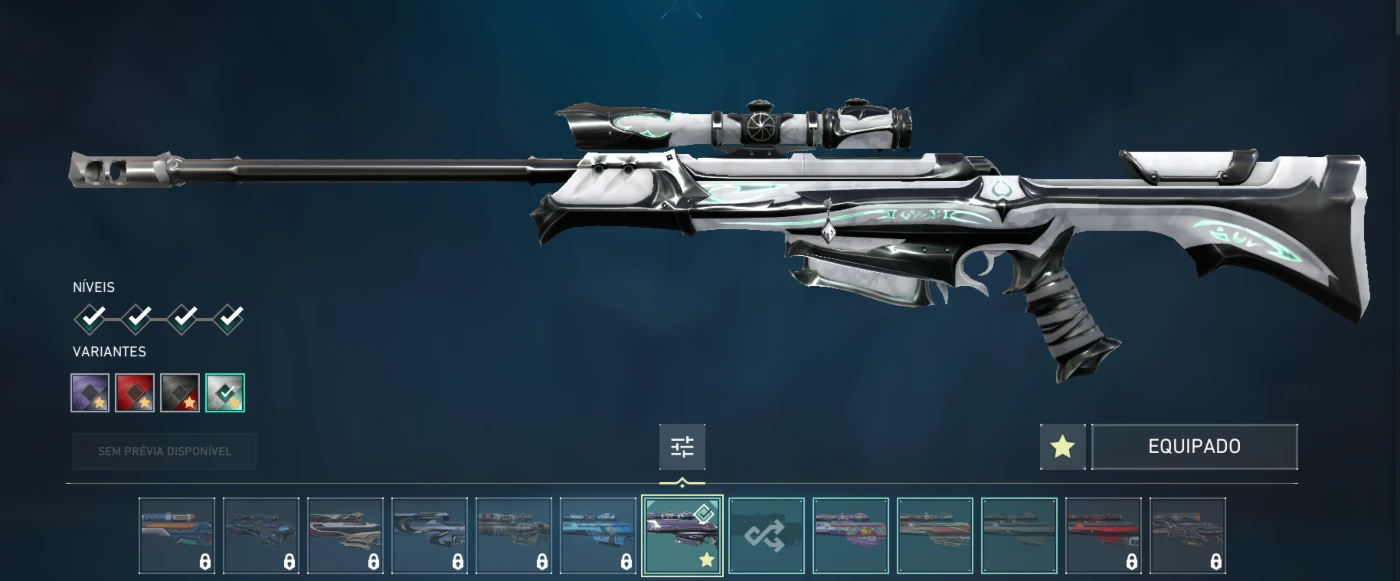Click the Sem Prévia Disponível button
This screenshot has width=1400, height=581.
coord(165,451)
